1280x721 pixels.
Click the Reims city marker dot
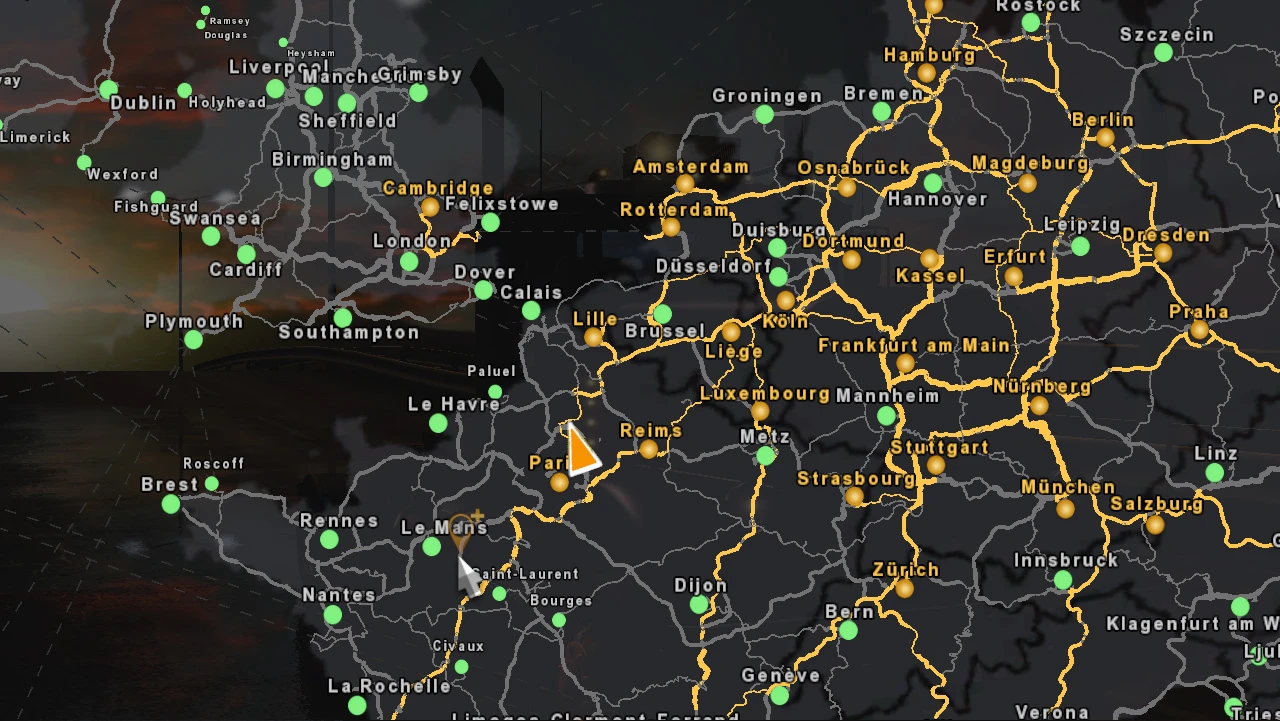[x=650, y=449]
